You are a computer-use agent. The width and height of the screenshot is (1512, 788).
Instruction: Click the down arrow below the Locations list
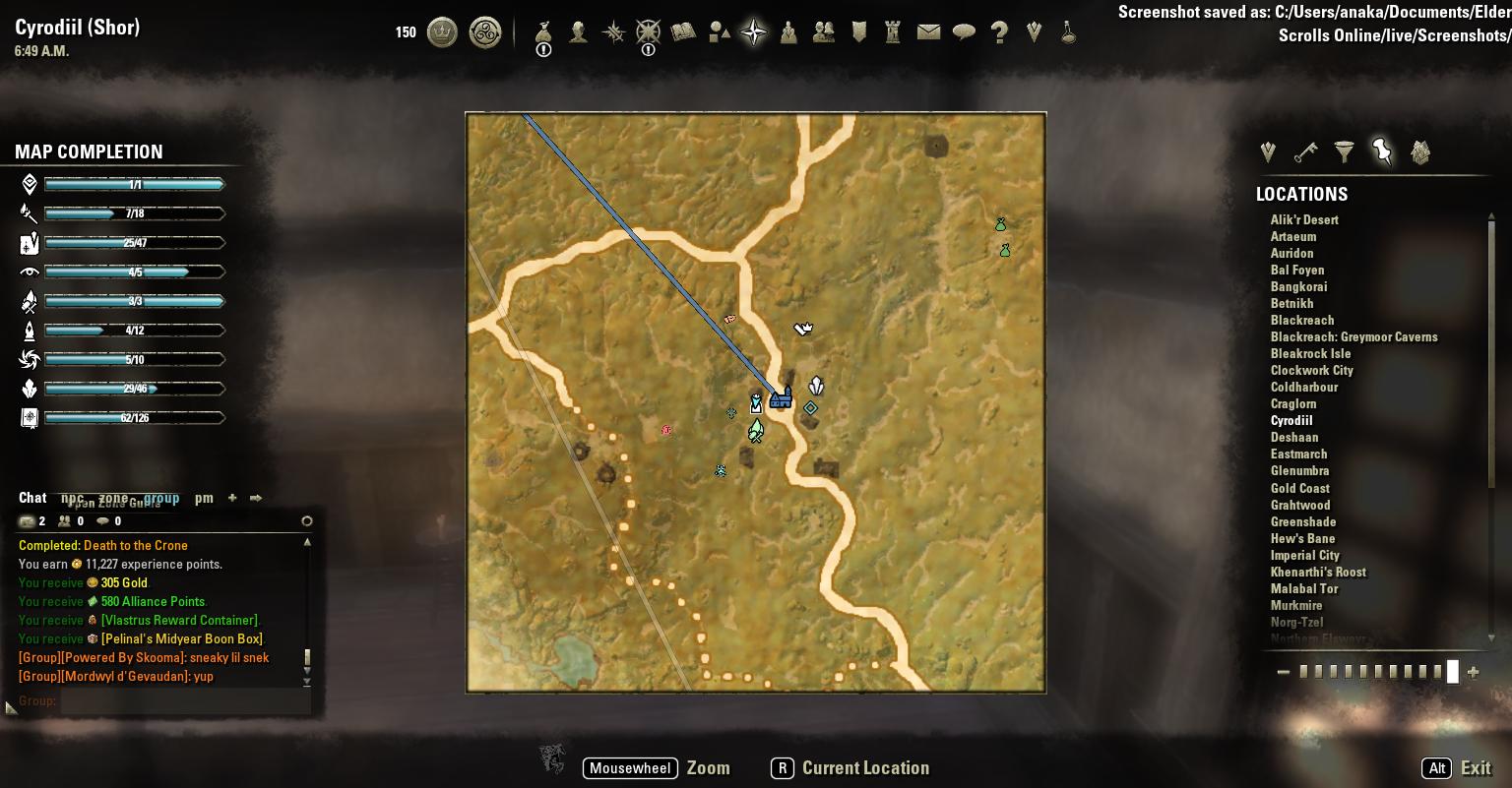pyautogui.click(x=1490, y=636)
